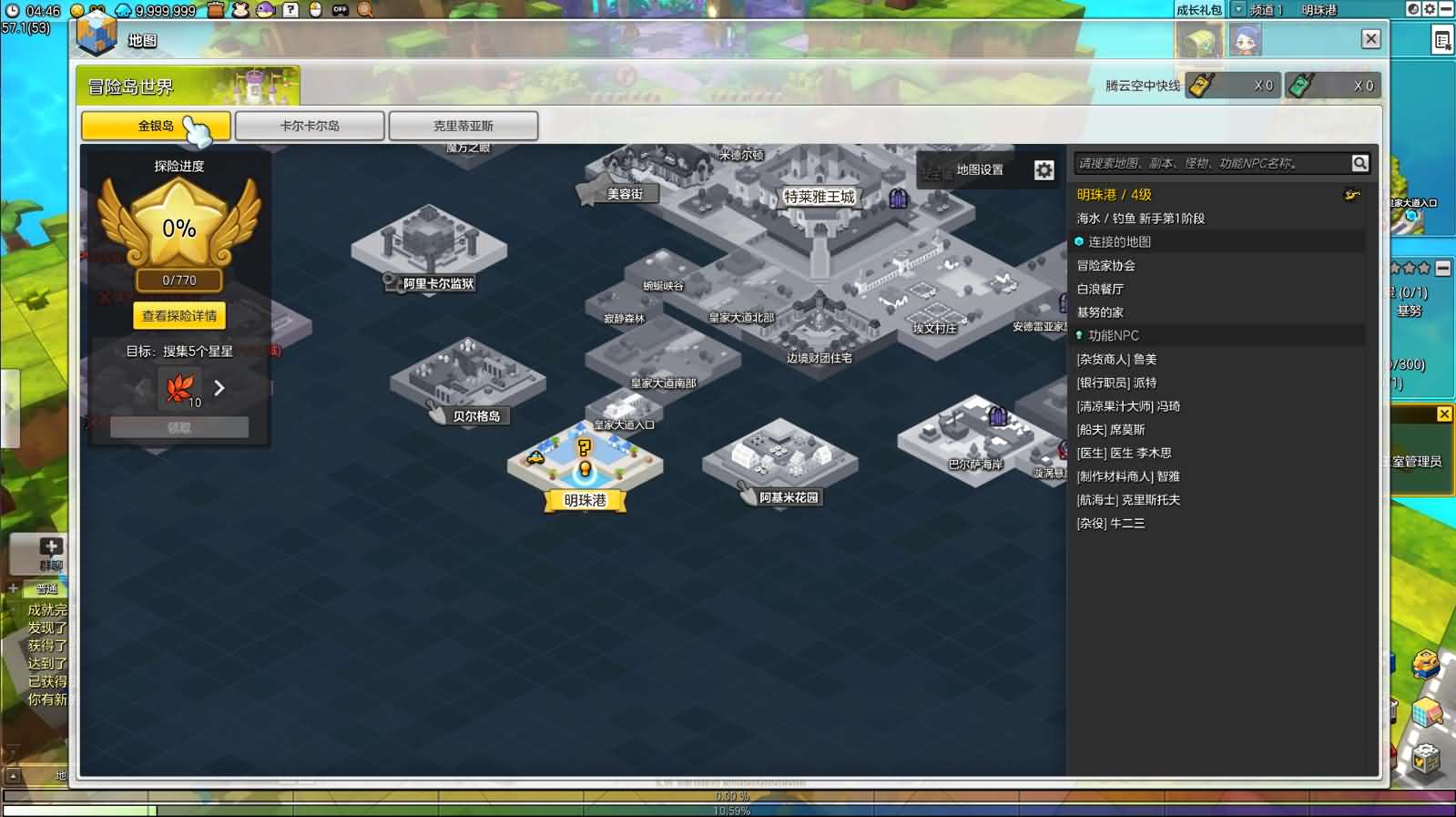This screenshot has height=817, width=1456.
Task: Switch to the 卡尔卡尔岛 tab
Action: (310, 126)
